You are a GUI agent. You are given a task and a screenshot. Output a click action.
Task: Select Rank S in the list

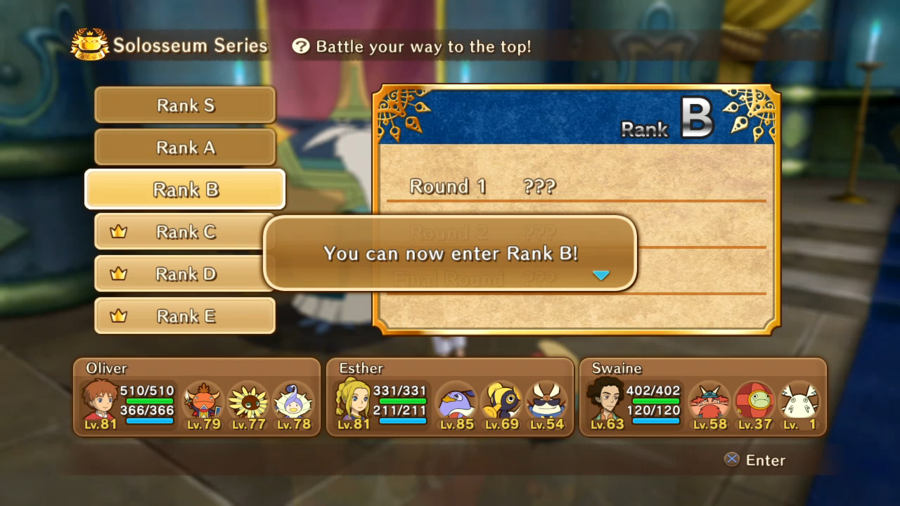coord(185,105)
